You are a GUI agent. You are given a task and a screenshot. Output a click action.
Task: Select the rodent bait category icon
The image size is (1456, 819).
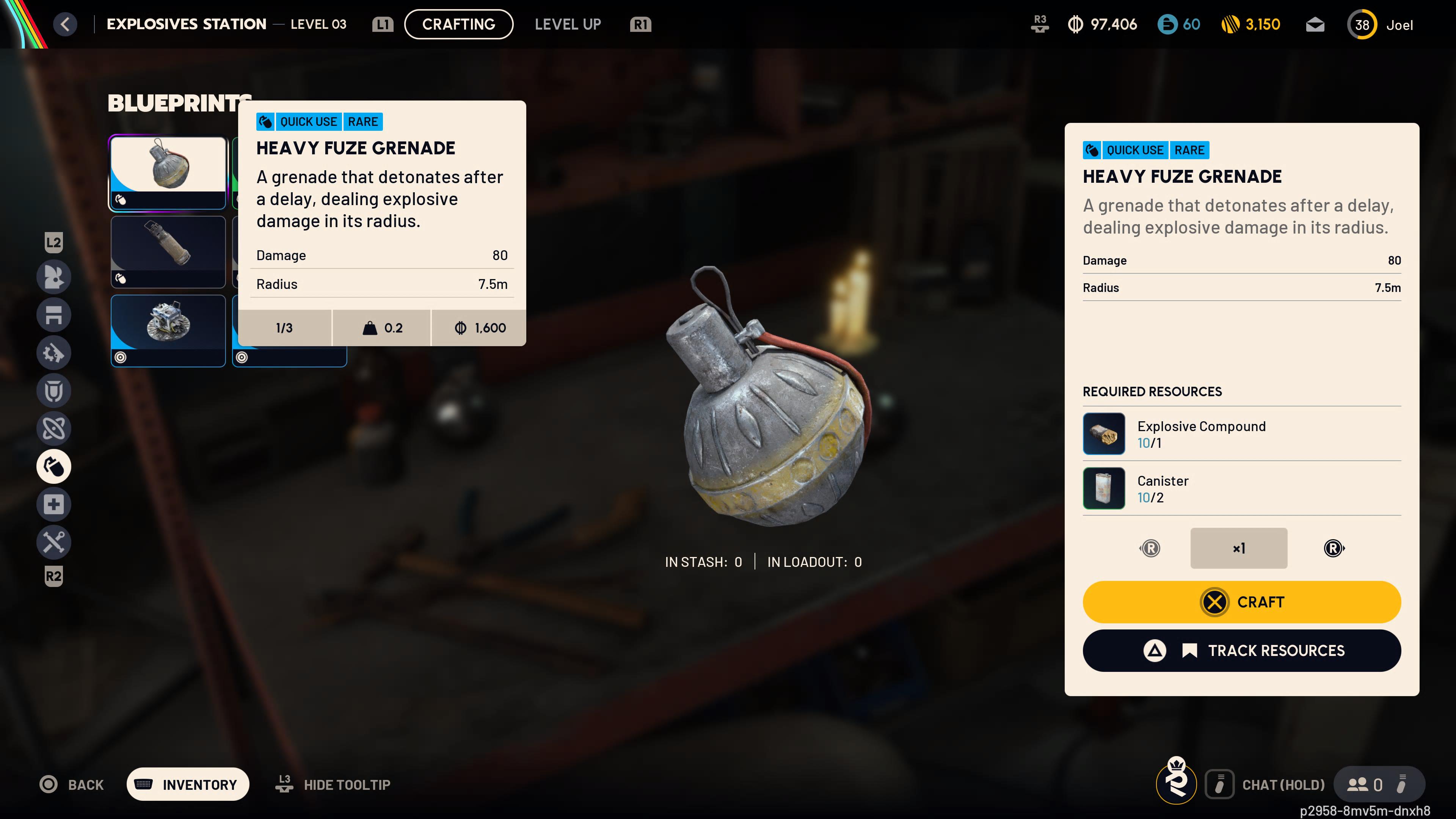tap(54, 277)
